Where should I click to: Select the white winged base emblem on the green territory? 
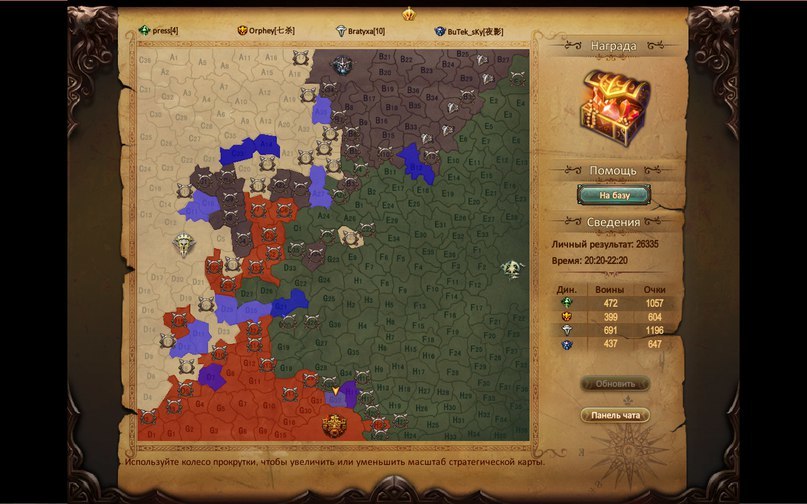[x=513, y=269]
